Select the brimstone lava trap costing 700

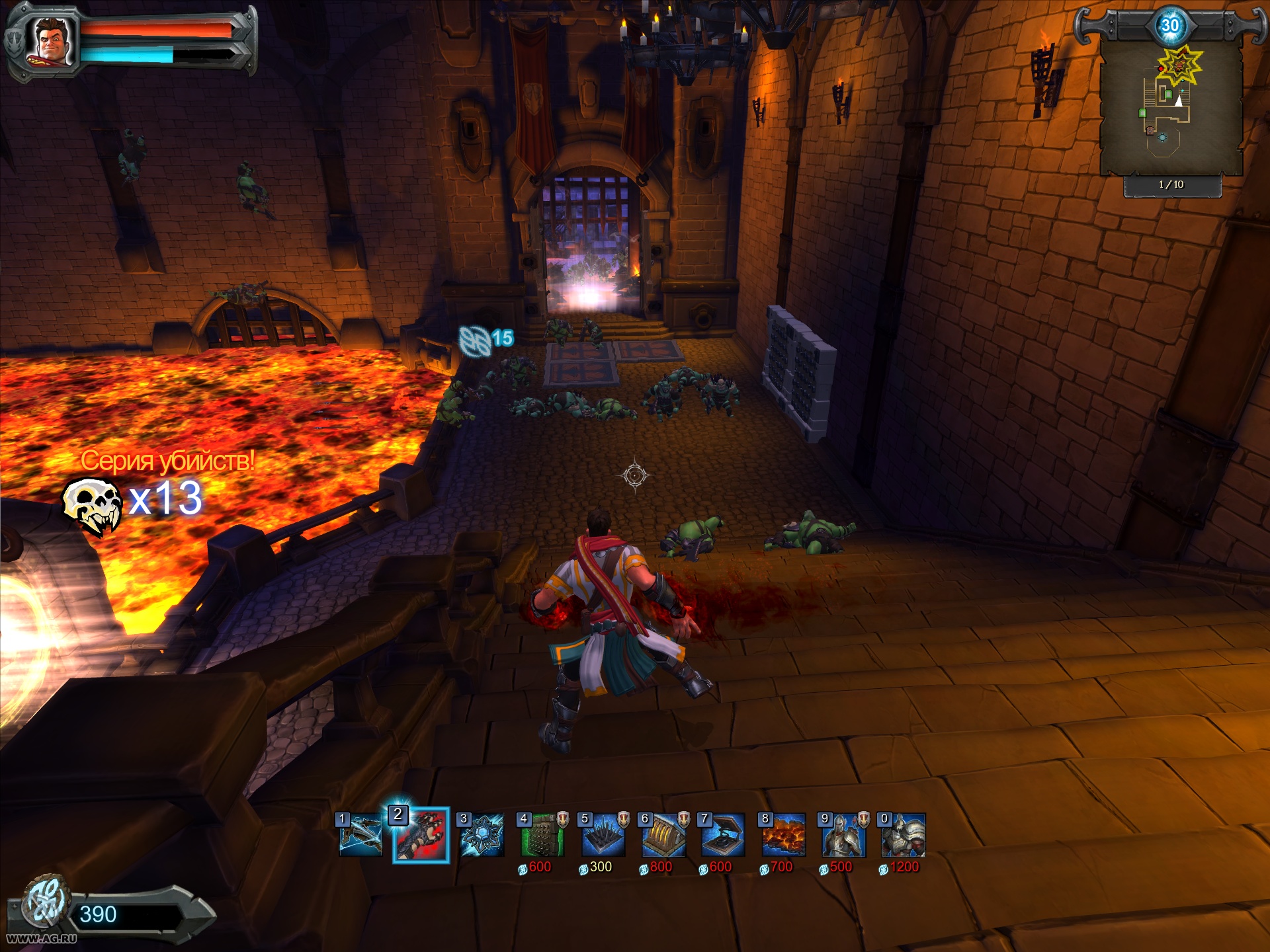click(x=784, y=835)
